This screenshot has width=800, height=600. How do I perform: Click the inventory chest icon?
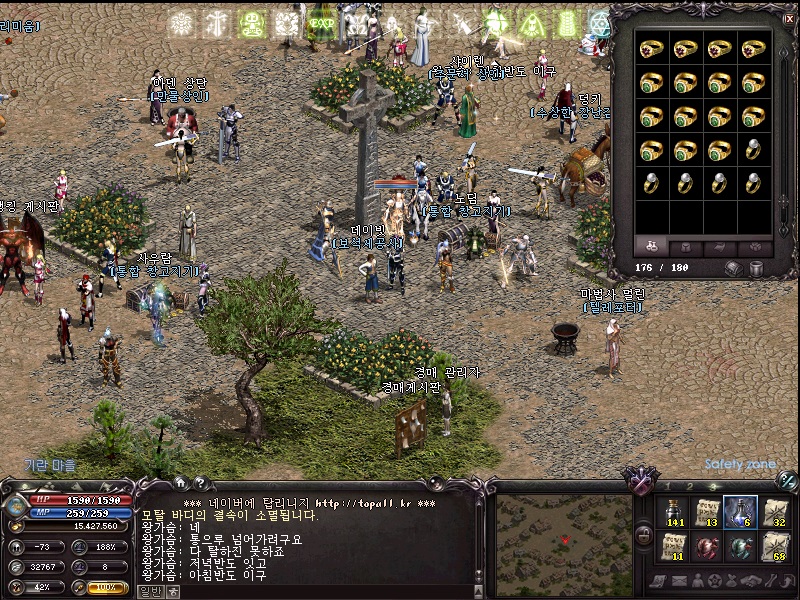[x=733, y=268]
